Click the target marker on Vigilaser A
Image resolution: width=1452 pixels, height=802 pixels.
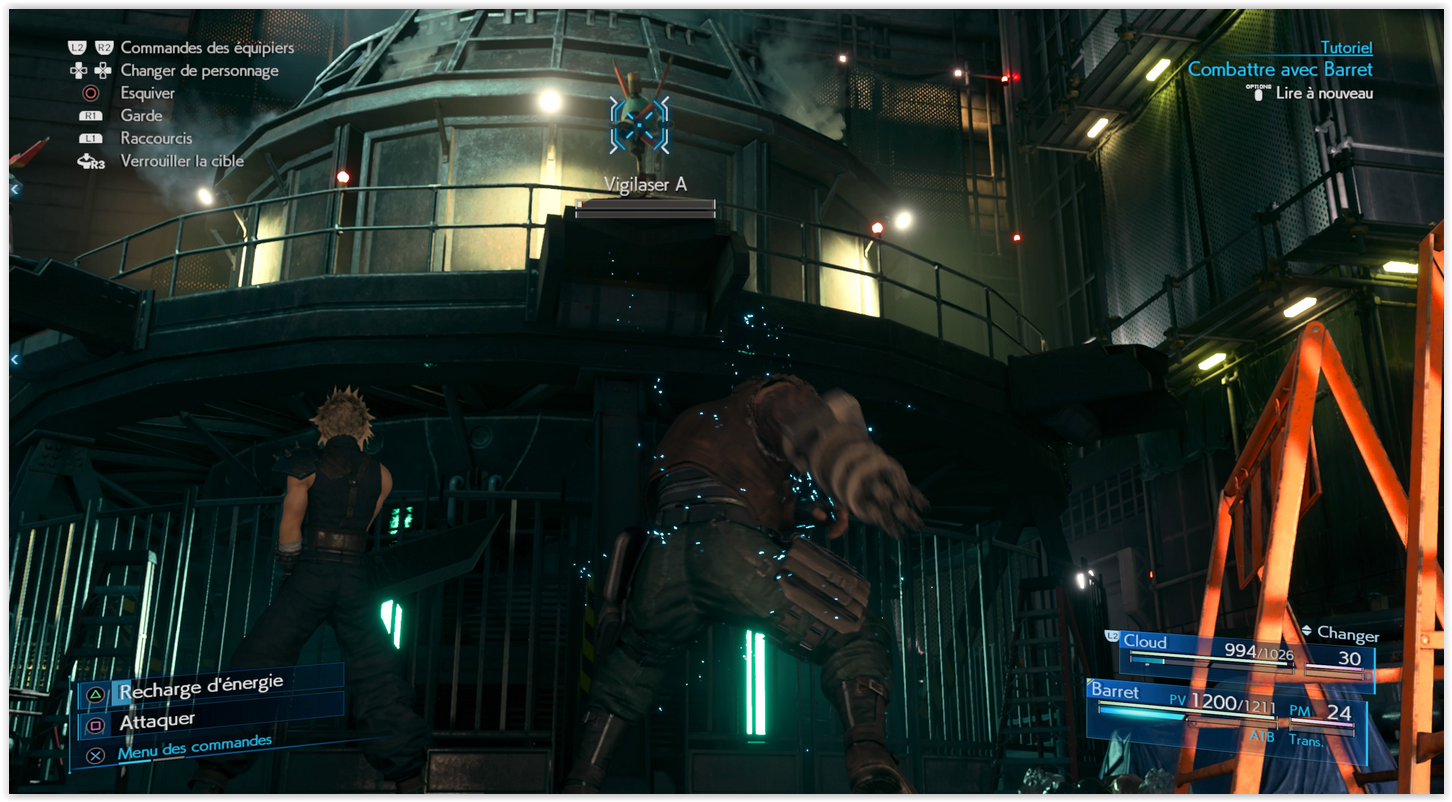click(639, 125)
